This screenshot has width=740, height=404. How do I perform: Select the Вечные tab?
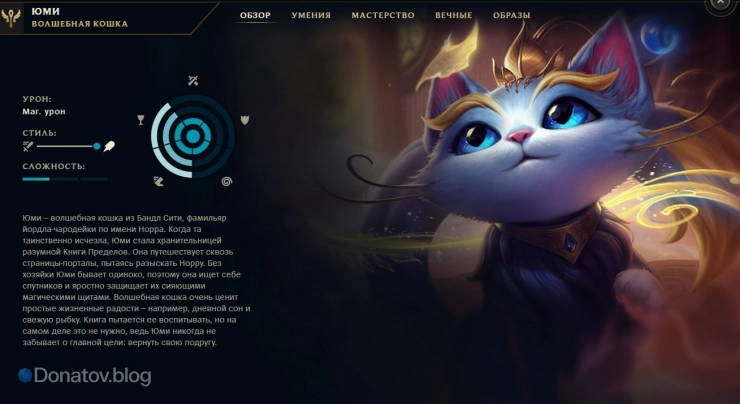(x=454, y=16)
